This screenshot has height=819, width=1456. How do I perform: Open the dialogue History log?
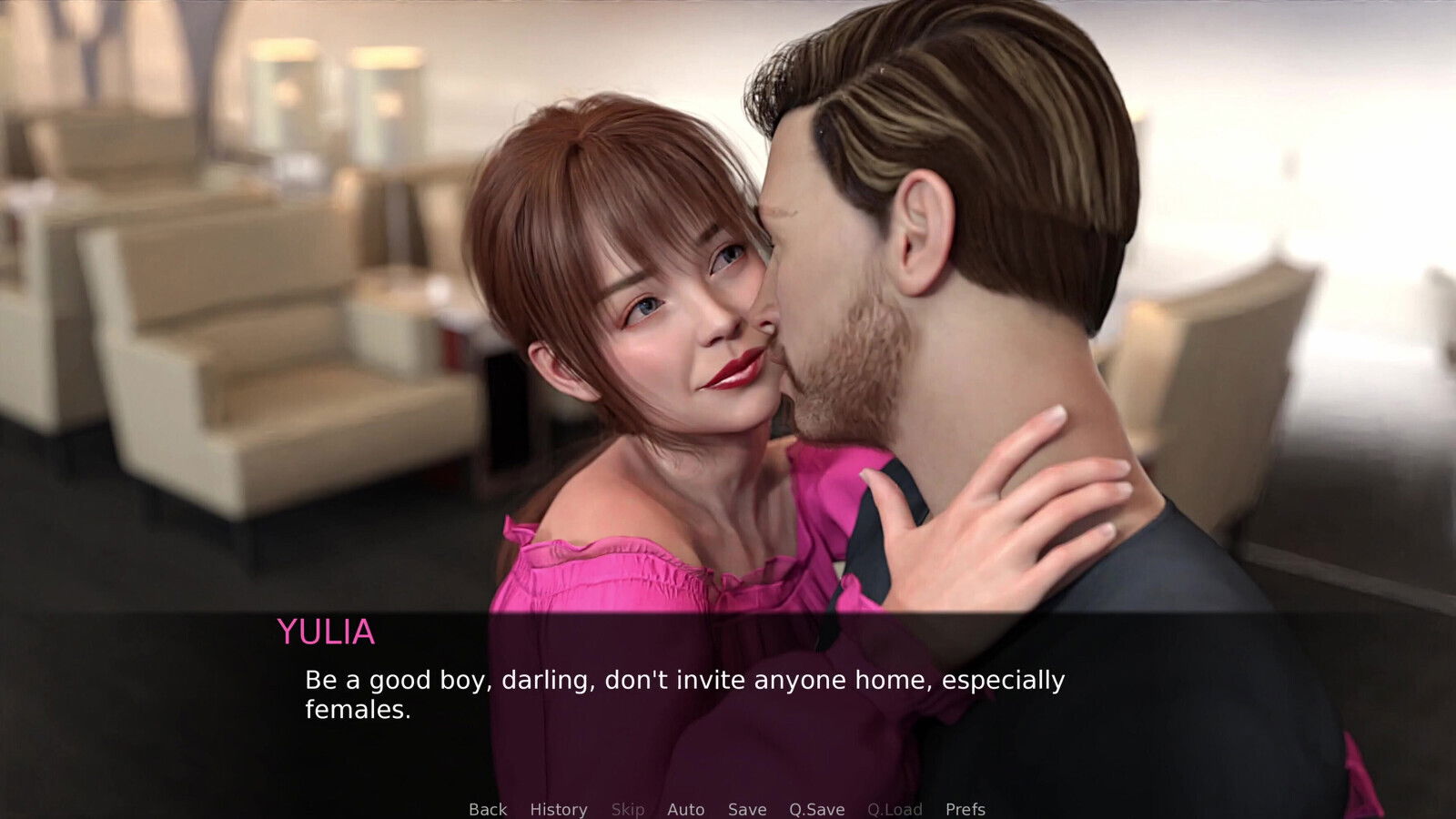(x=559, y=809)
